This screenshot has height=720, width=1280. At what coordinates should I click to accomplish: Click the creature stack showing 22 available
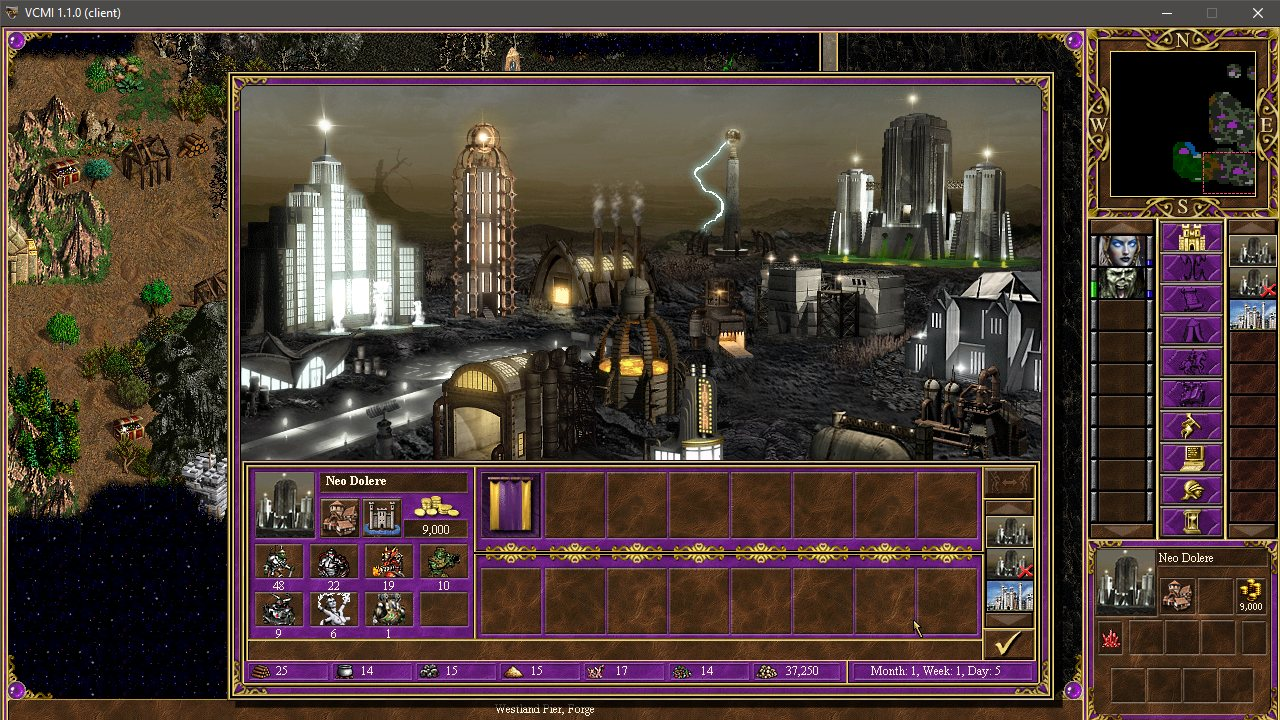pos(335,562)
